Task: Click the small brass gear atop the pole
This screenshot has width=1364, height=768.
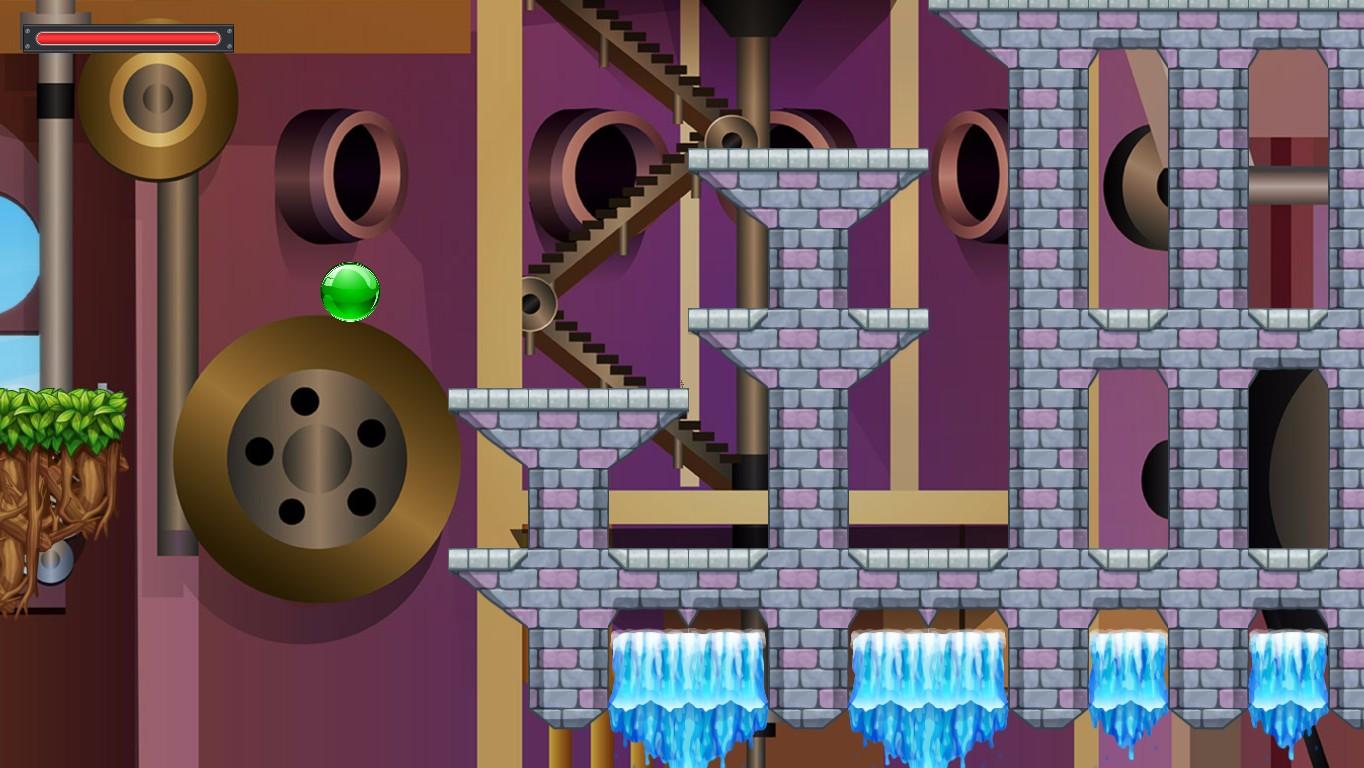Action: click(x=160, y=100)
